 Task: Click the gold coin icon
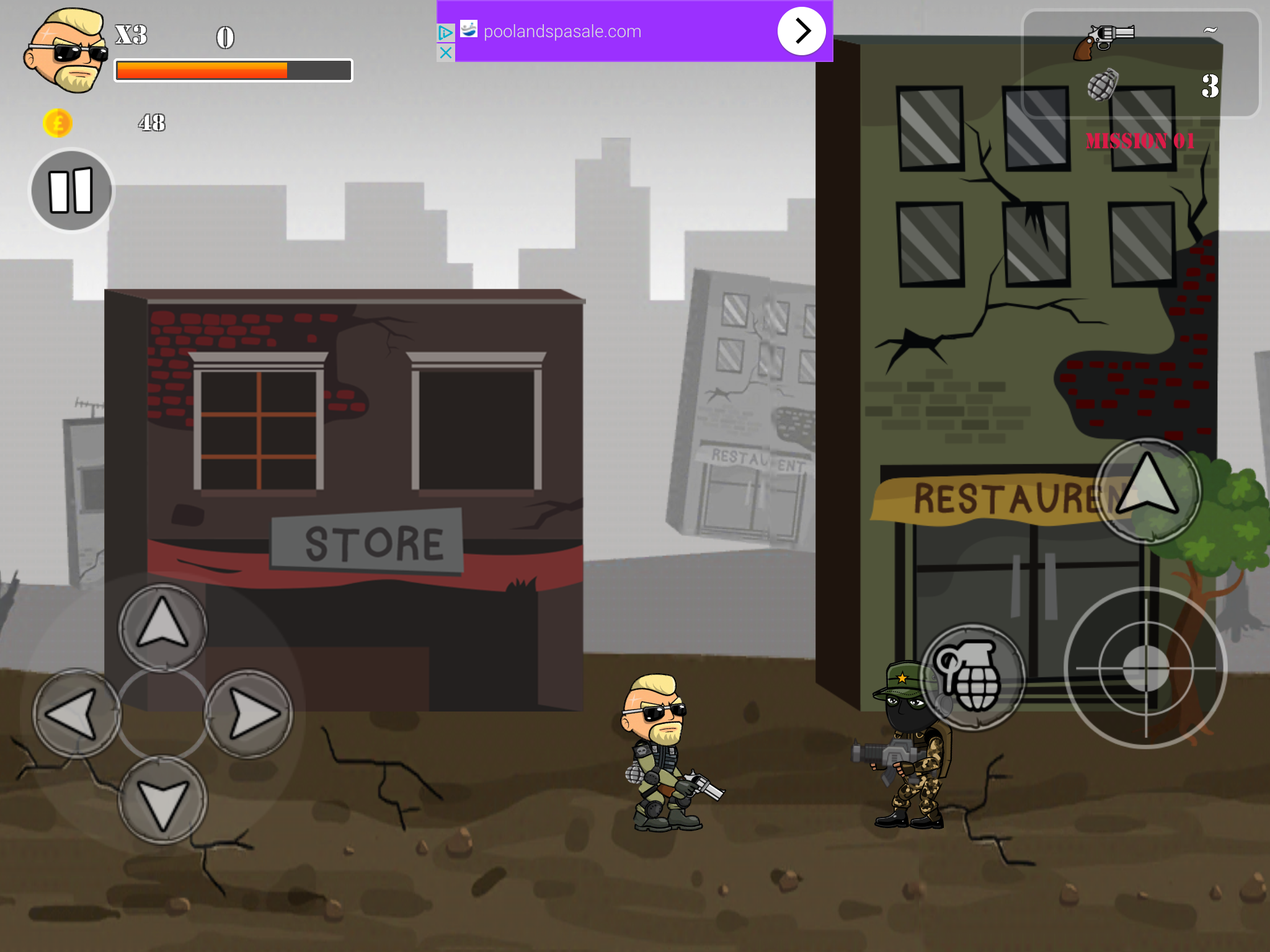point(56,123)
